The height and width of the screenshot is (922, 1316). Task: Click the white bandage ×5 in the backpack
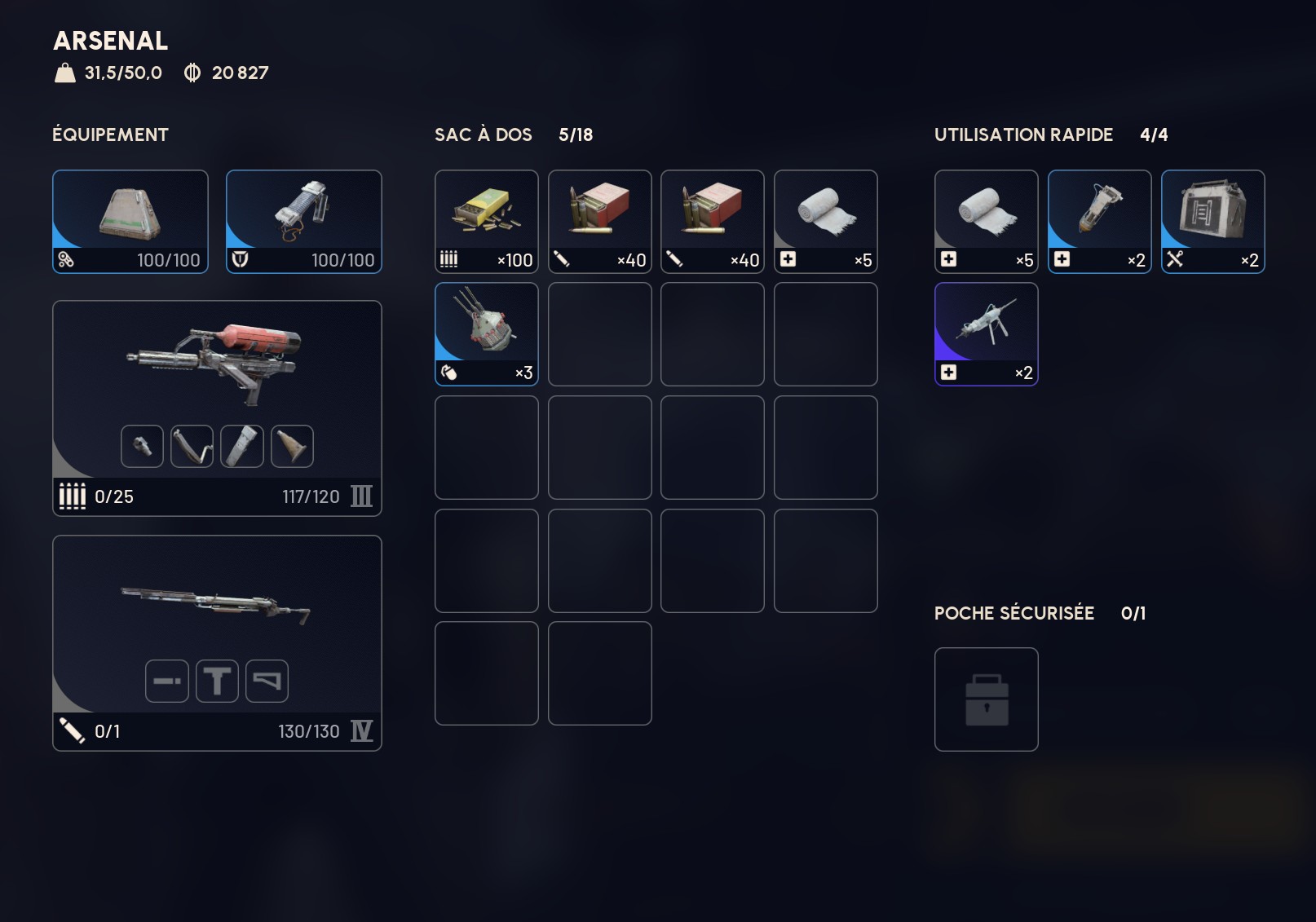pos(825,221)
